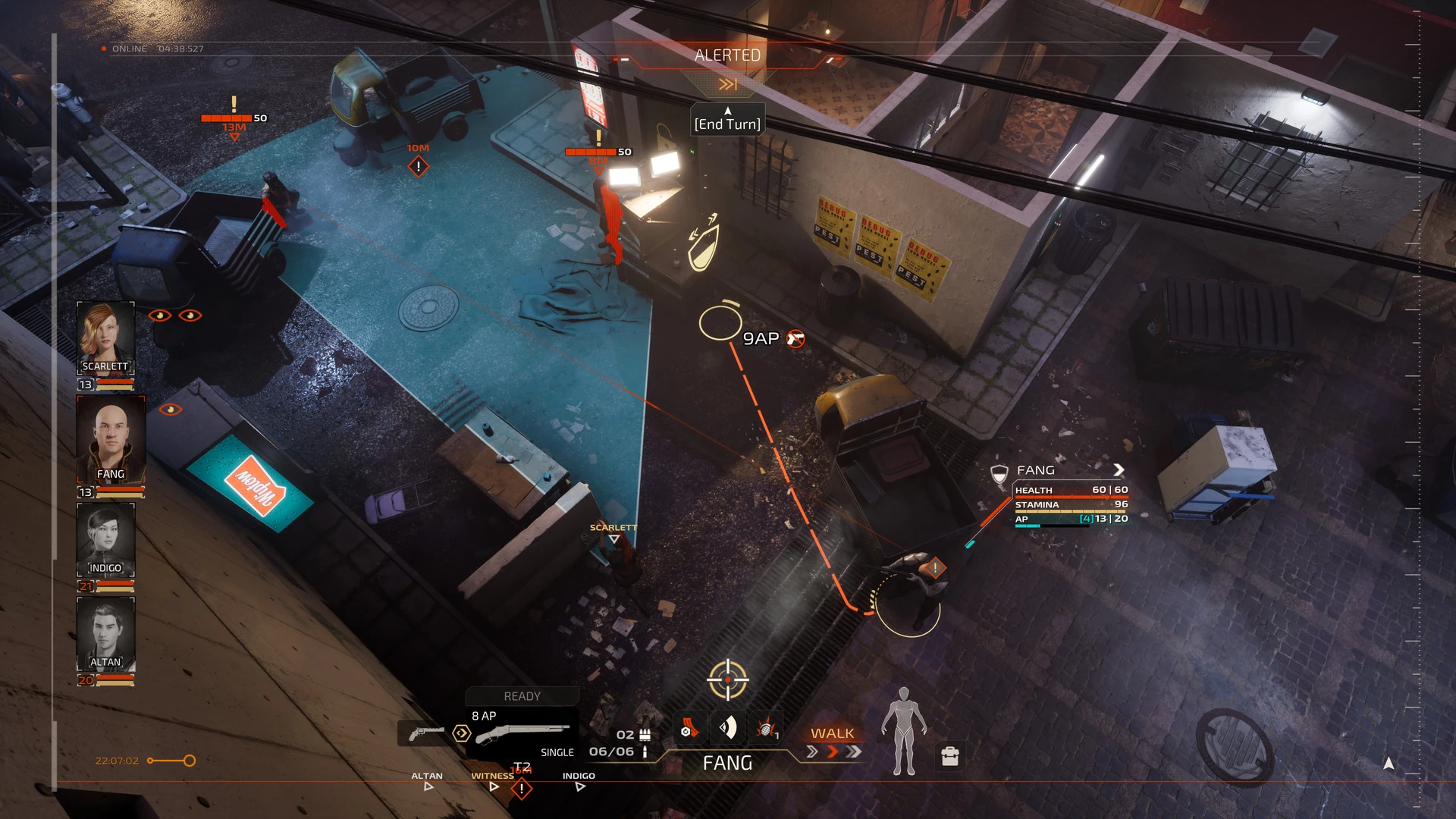Switch to Indigo's portrait
This screenshot has width=1456, height=819.
pos(106,540)
